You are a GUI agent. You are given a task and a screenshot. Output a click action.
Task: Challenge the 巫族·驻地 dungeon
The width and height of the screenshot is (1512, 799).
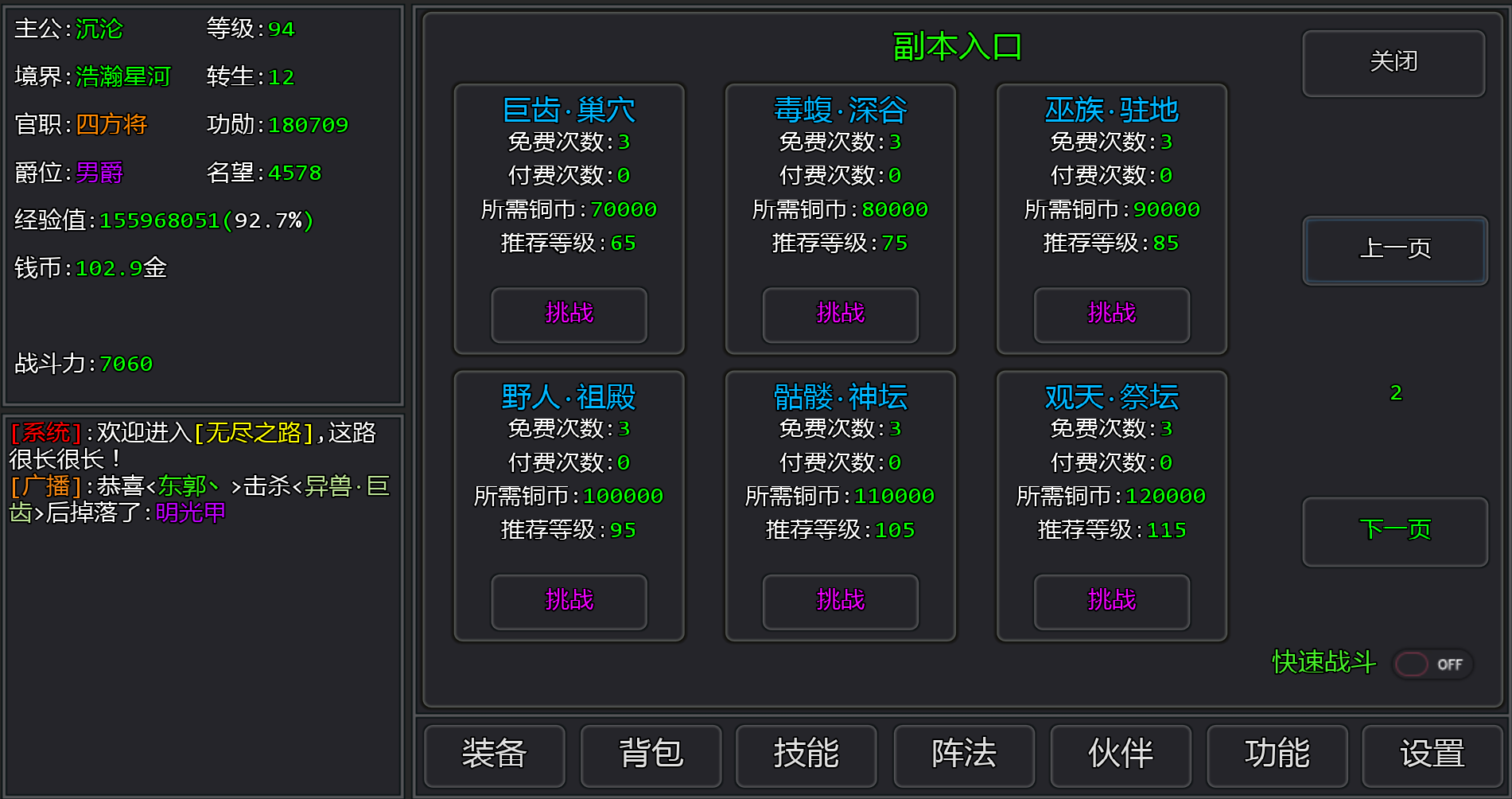(x=1110, y=315)
